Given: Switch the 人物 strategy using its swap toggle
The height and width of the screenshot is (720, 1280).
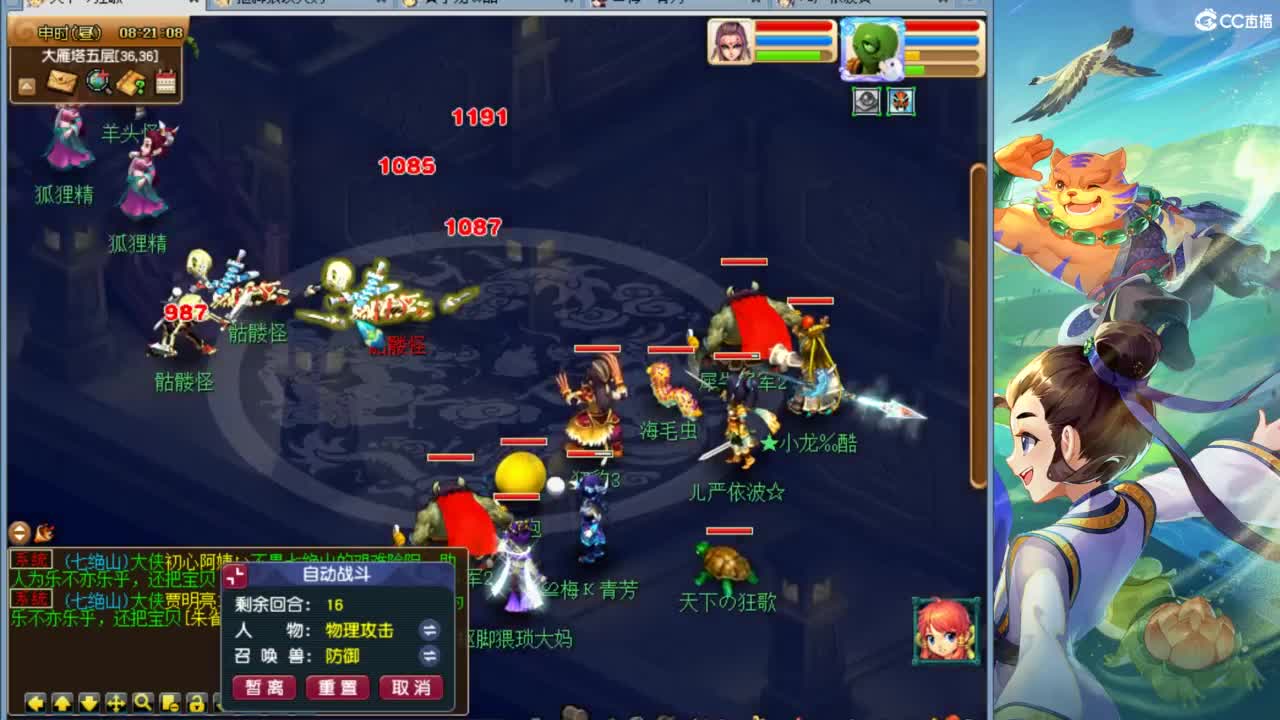Looking at the screenshot, I should pyautogui.click(x=430, y=630).
